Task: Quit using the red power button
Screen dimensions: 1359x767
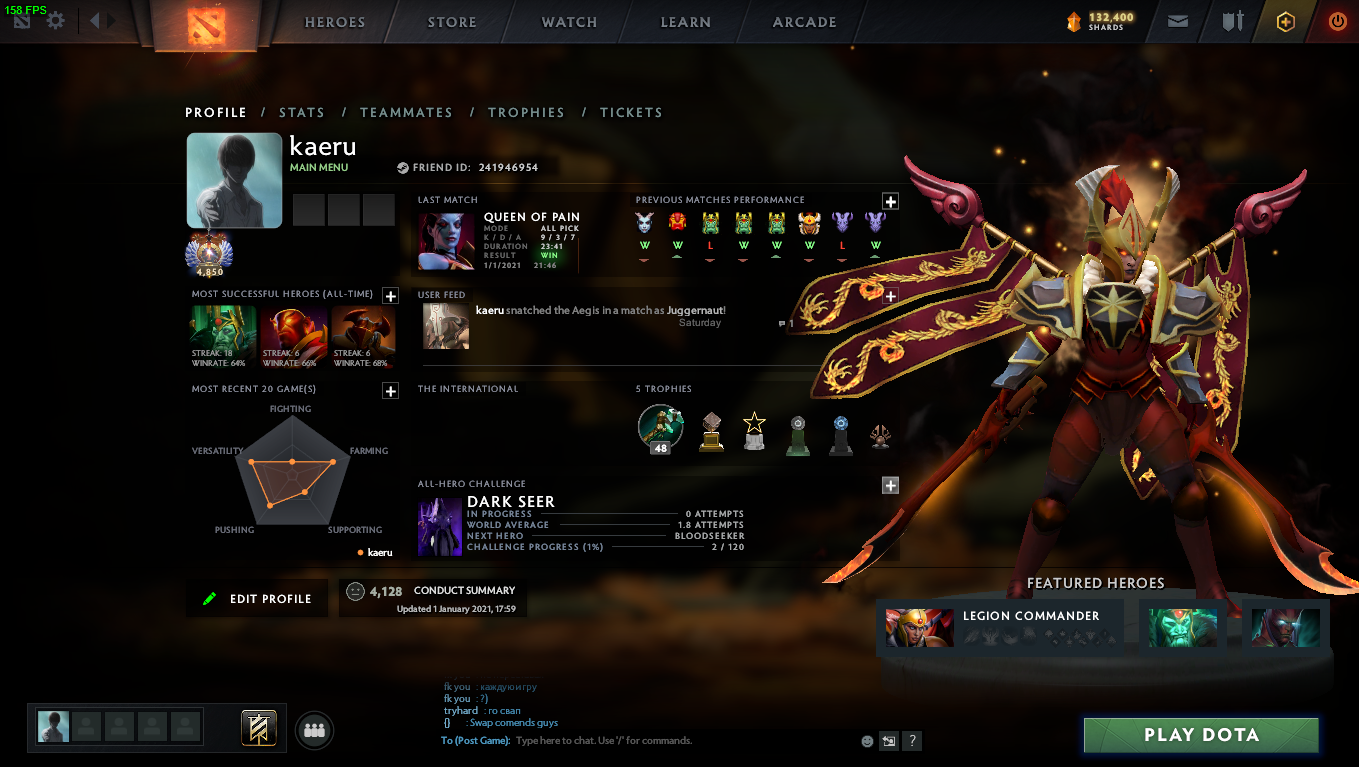Action: (x=1337, y=21)
